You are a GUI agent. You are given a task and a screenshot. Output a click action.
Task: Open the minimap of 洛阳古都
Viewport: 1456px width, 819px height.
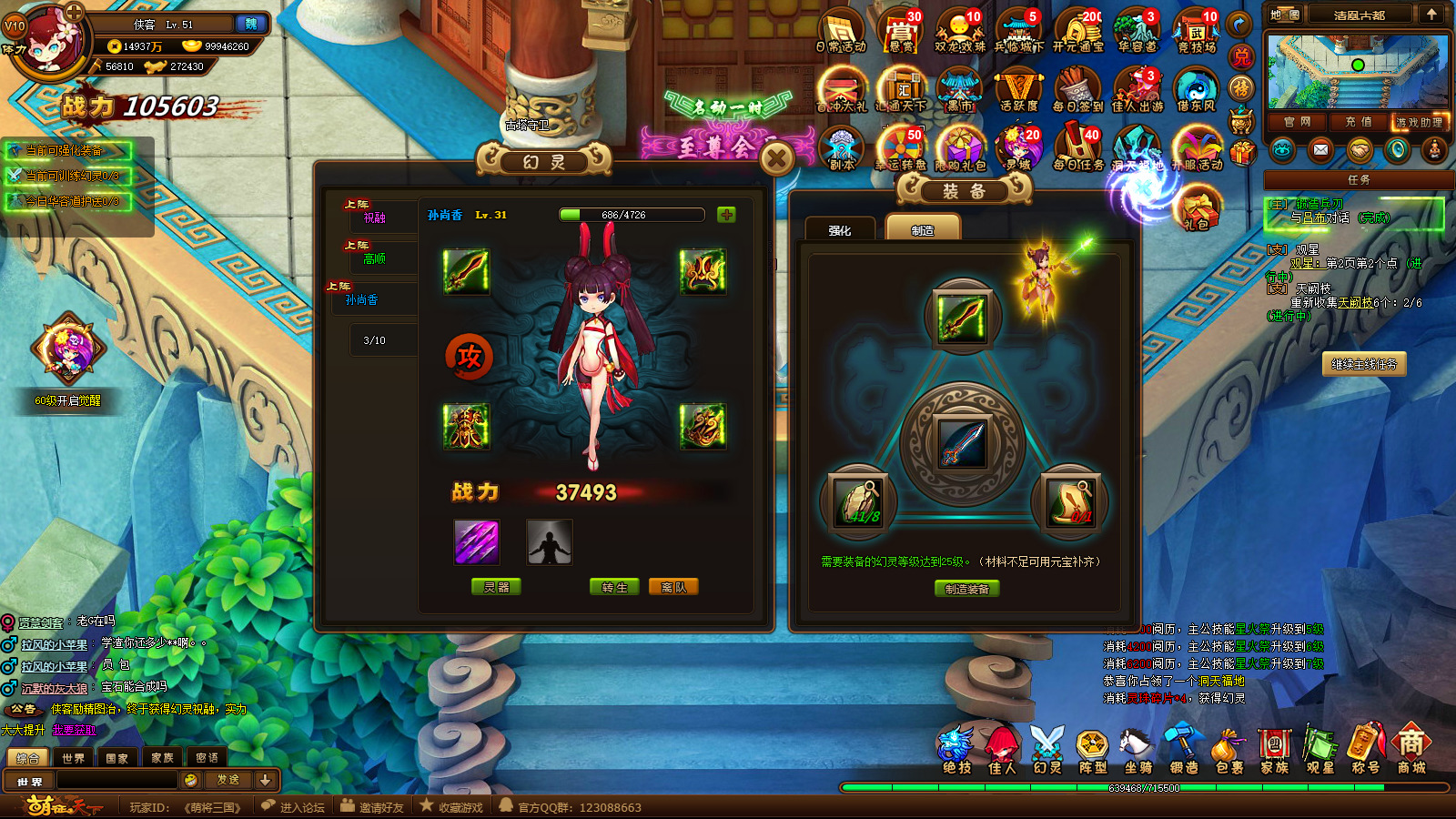(1357, 72)
